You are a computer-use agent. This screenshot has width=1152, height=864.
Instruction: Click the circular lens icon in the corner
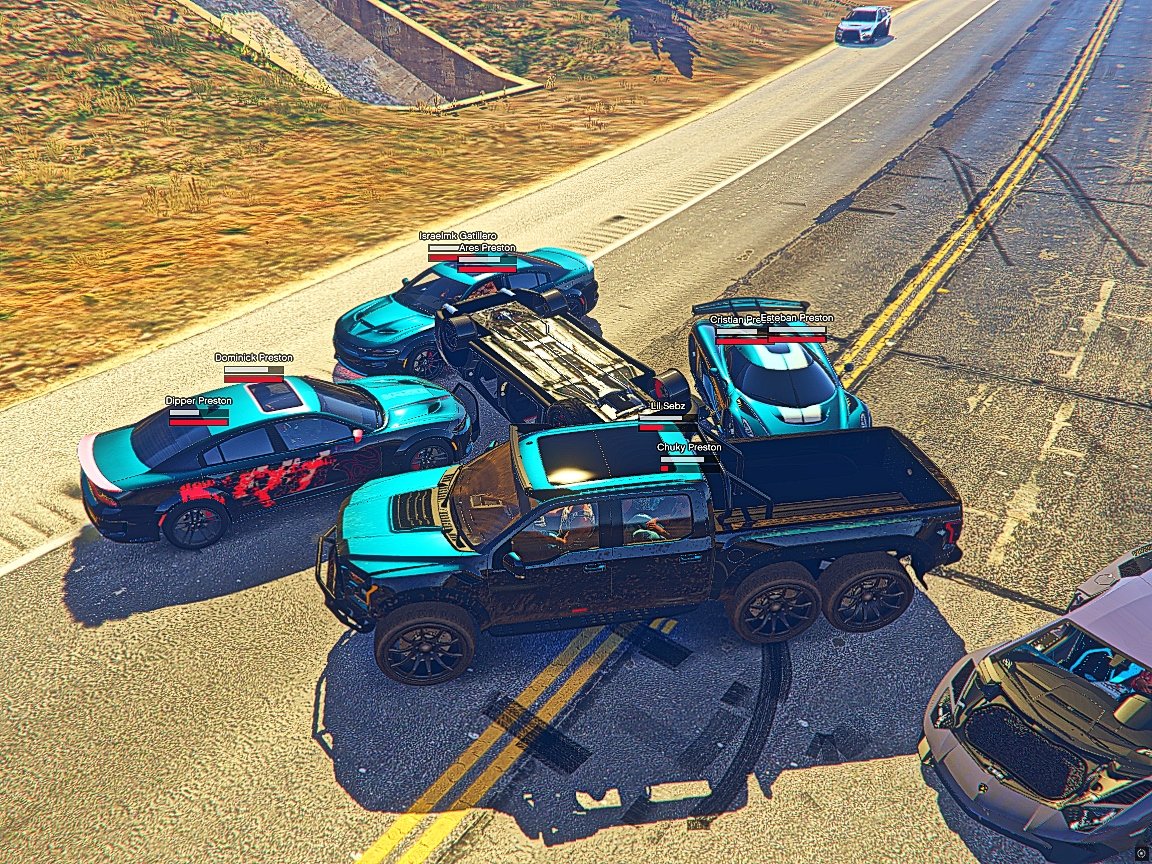coord(1141,853)
